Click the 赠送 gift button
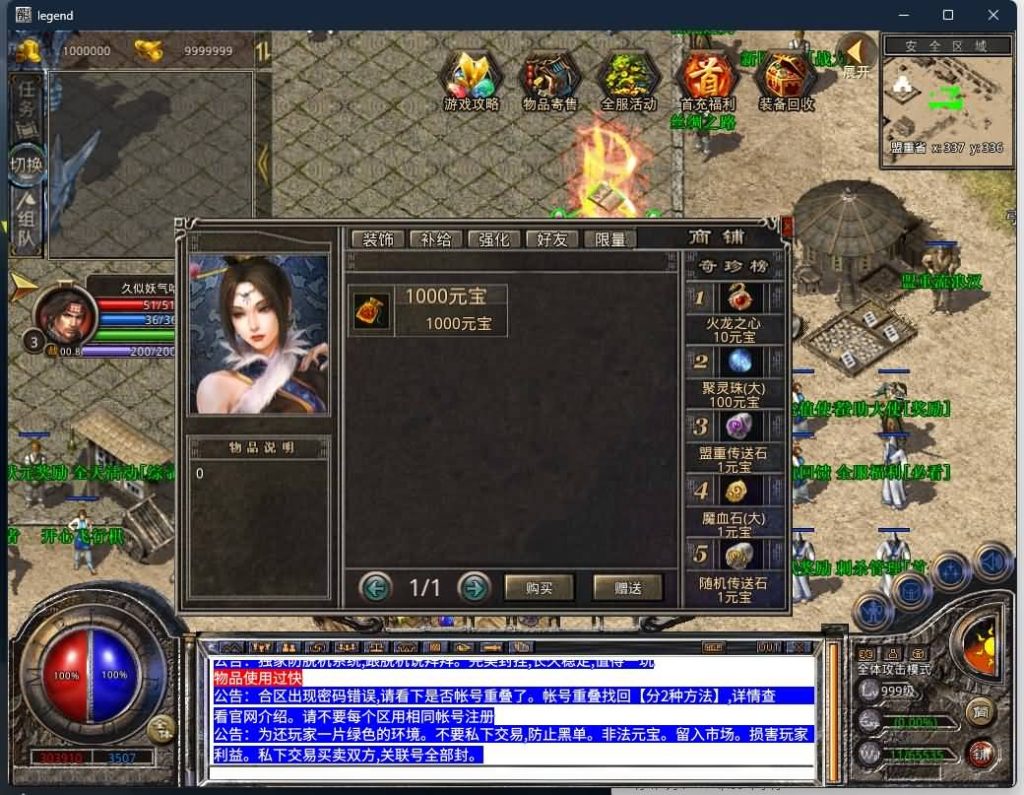Viewport: 1024px width, 795px height. (x=628, y=588)
